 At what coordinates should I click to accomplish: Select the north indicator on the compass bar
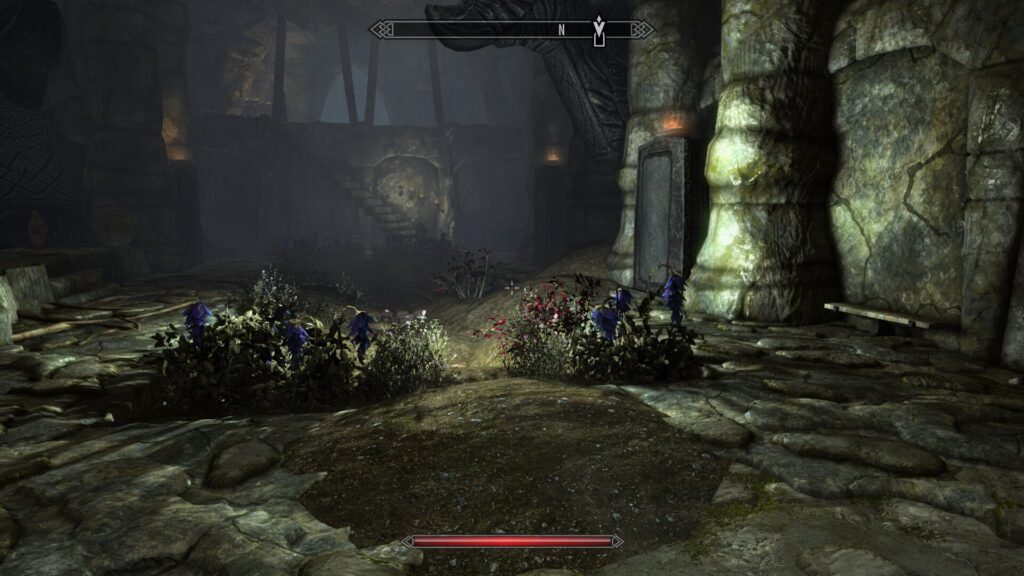[561, 30]
